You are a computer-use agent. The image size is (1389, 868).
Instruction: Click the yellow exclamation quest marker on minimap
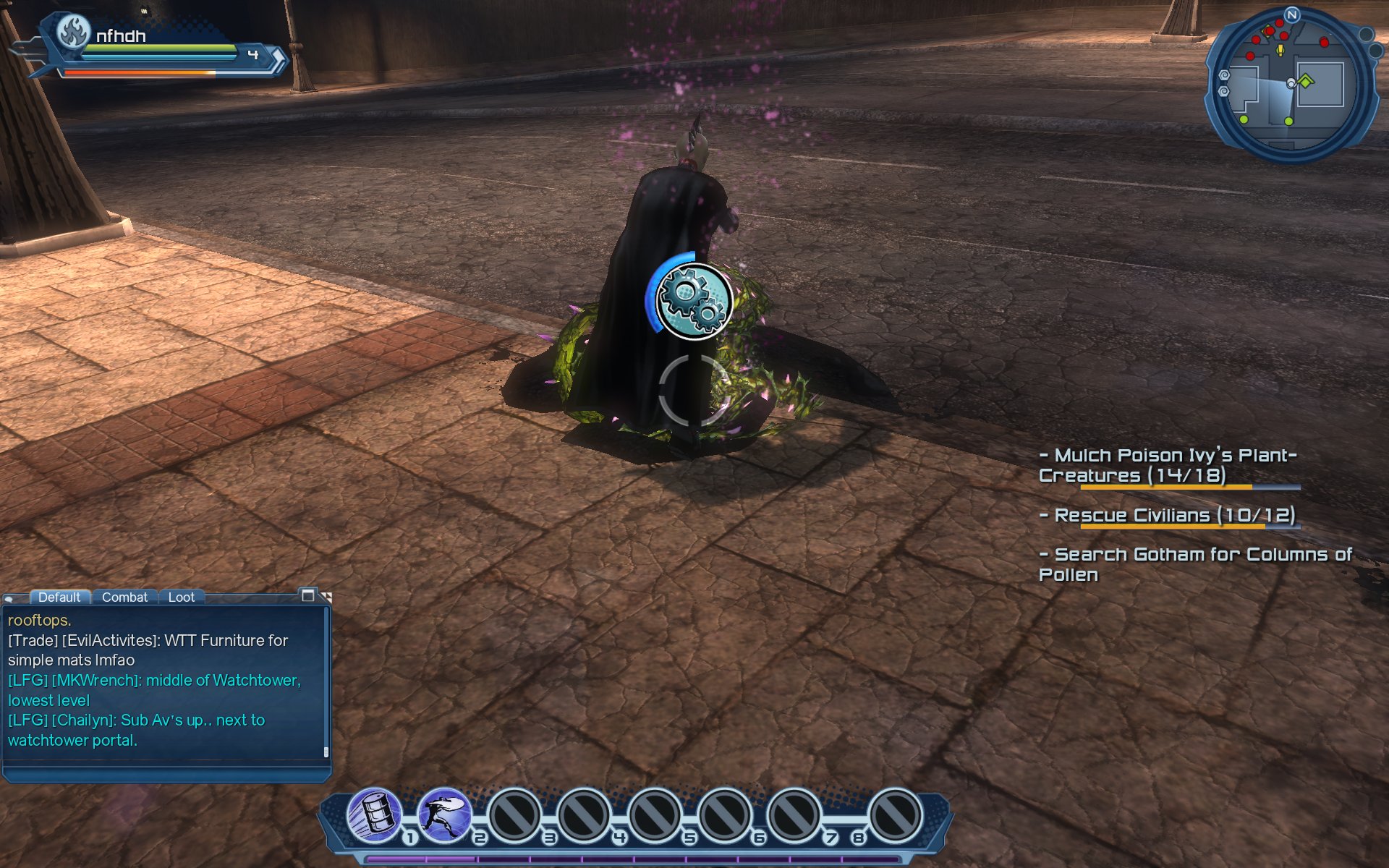coord(1280,50)
